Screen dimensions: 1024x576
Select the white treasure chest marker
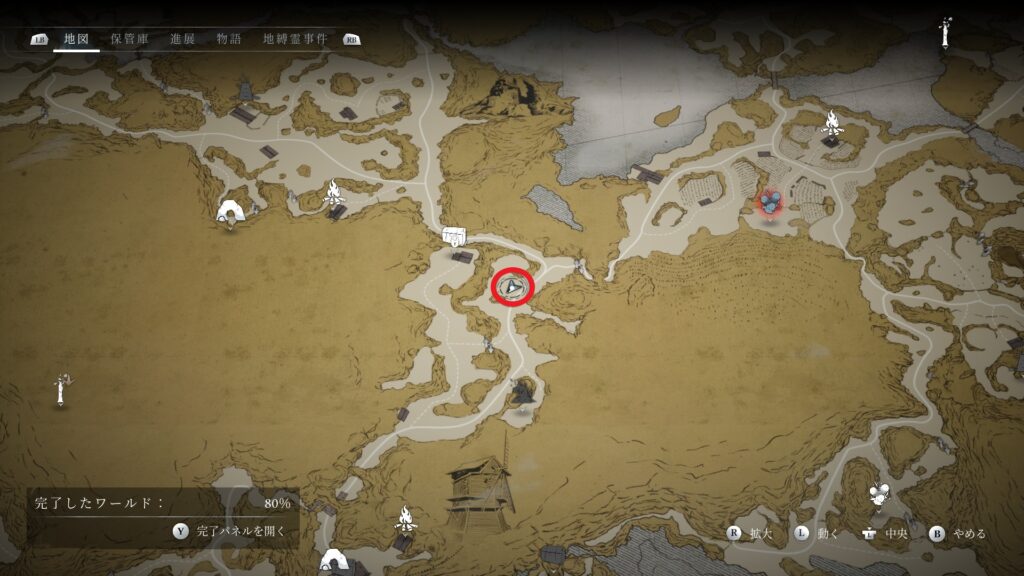tap(455, 236)
